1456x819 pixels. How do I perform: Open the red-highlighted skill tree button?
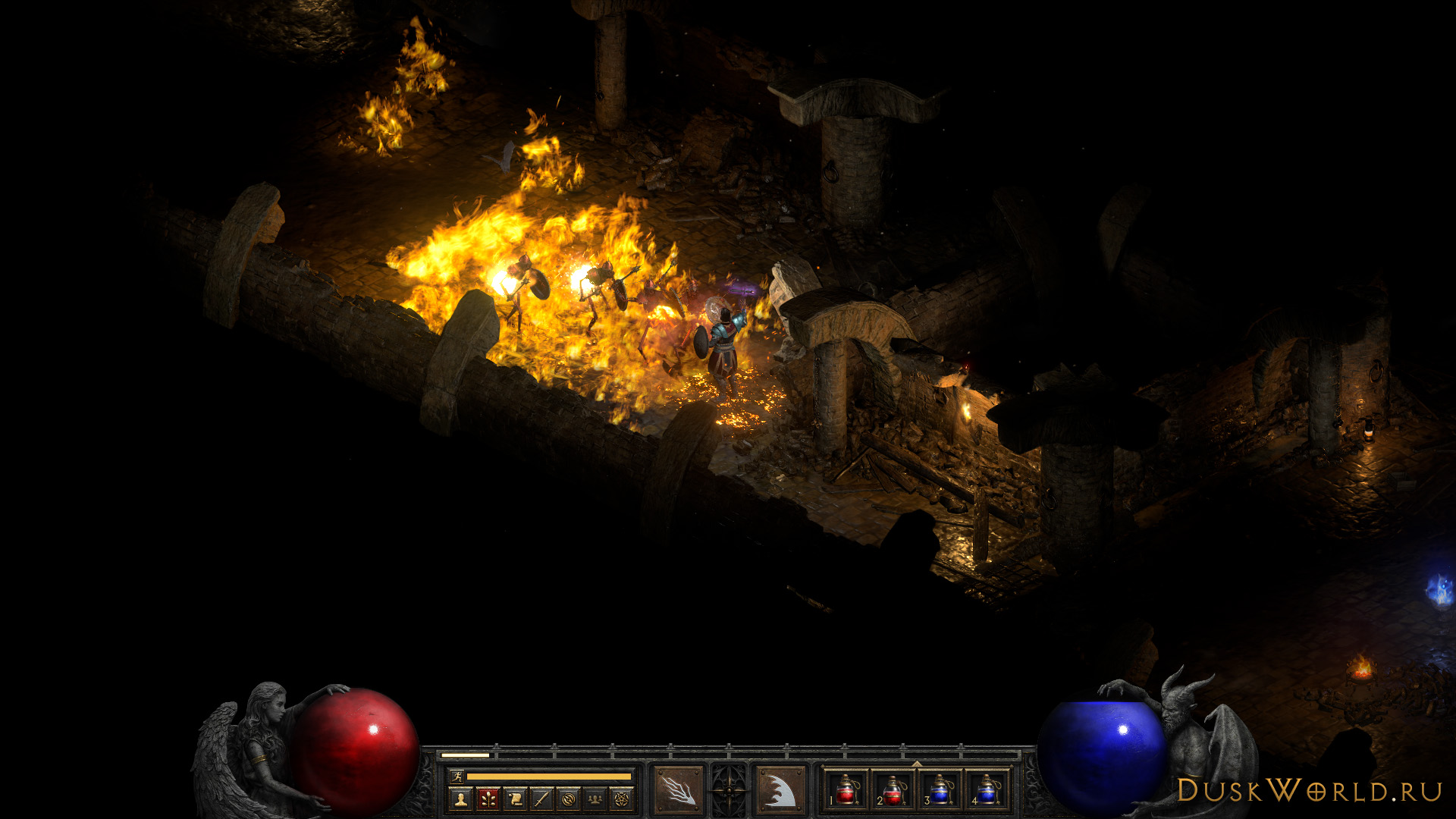pyautogui.click(x=488, y=799)
